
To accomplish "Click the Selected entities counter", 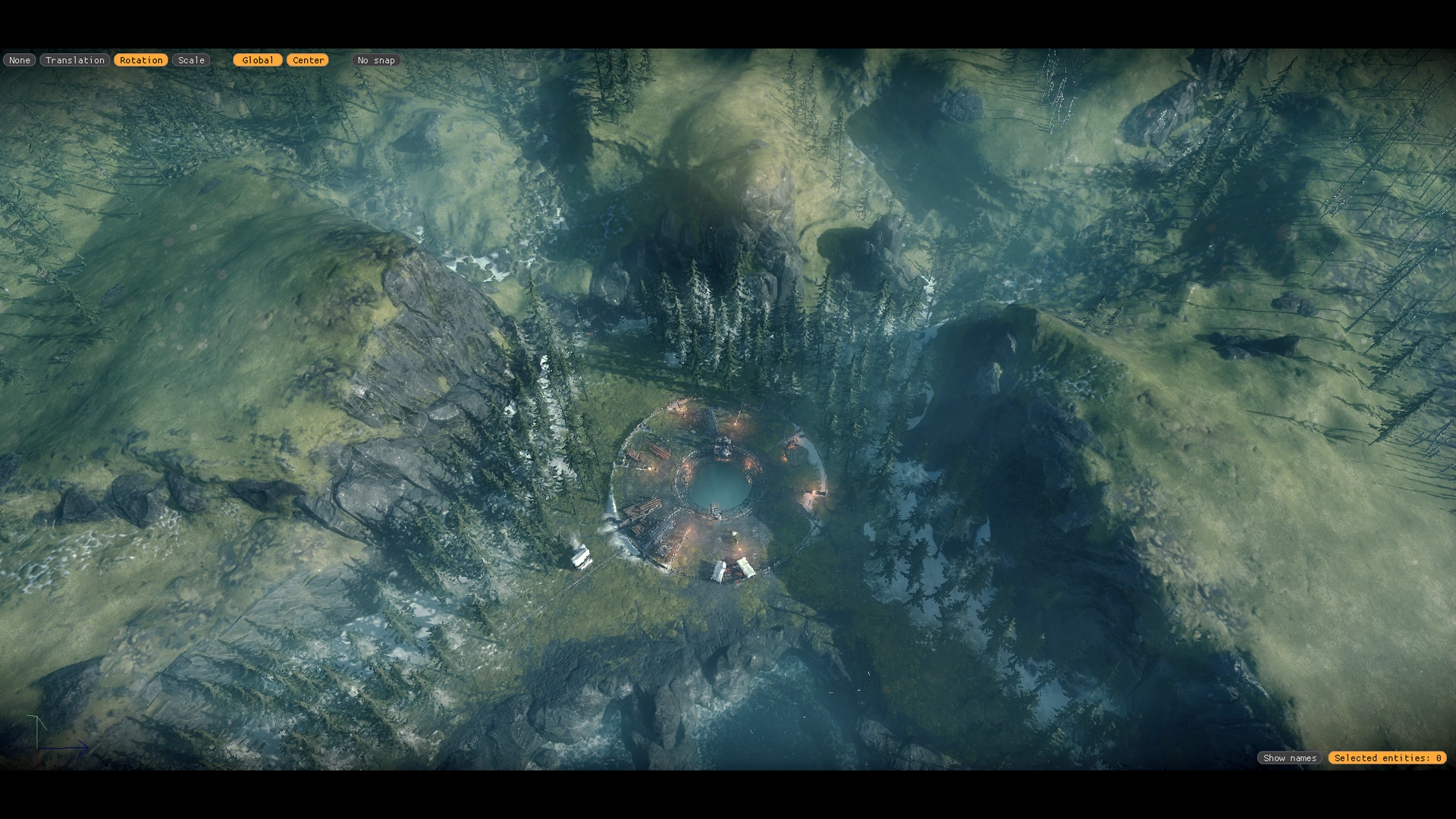I will click(1387, 758).
